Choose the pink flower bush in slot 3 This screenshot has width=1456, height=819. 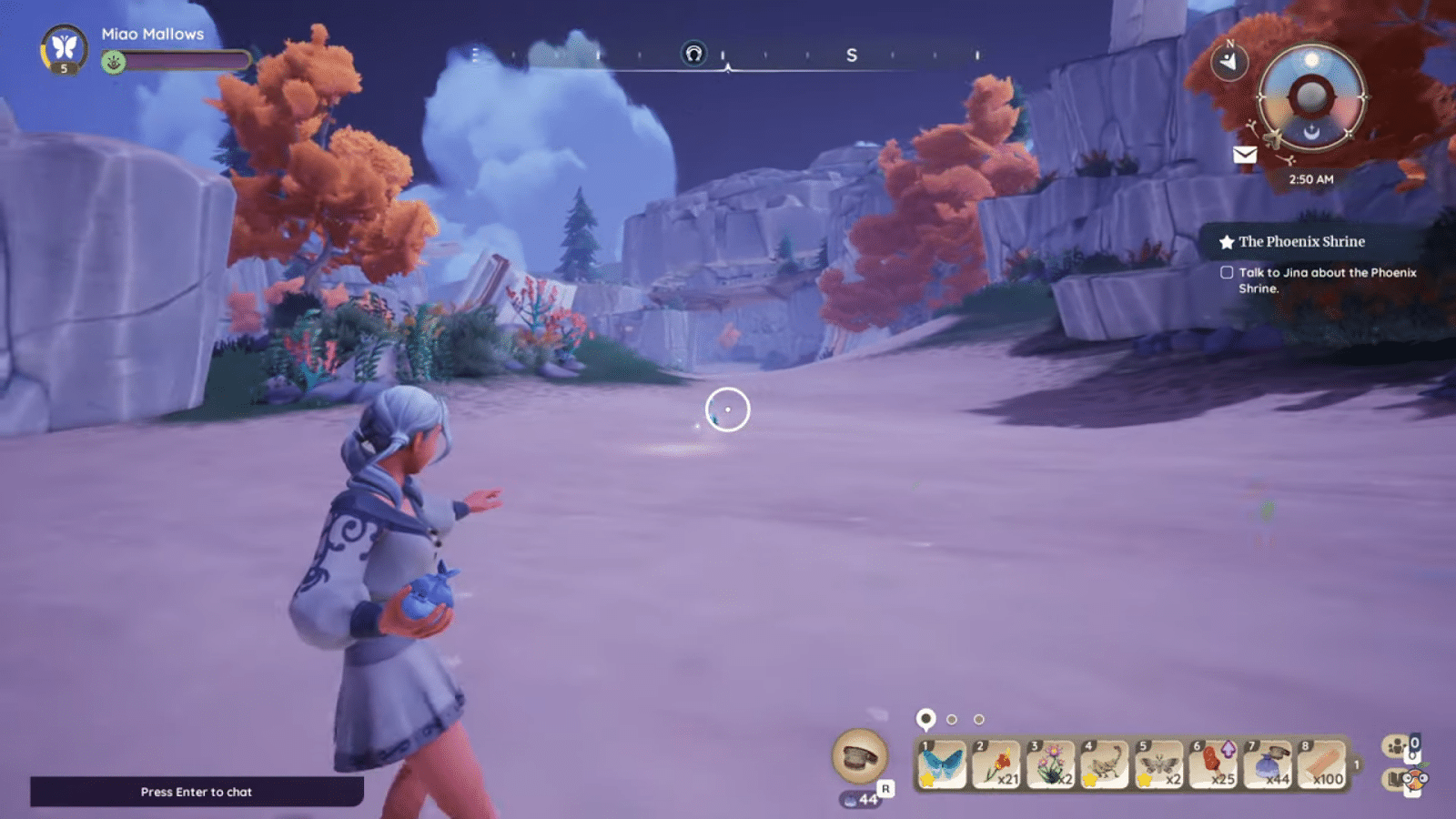click(1051, 764)
